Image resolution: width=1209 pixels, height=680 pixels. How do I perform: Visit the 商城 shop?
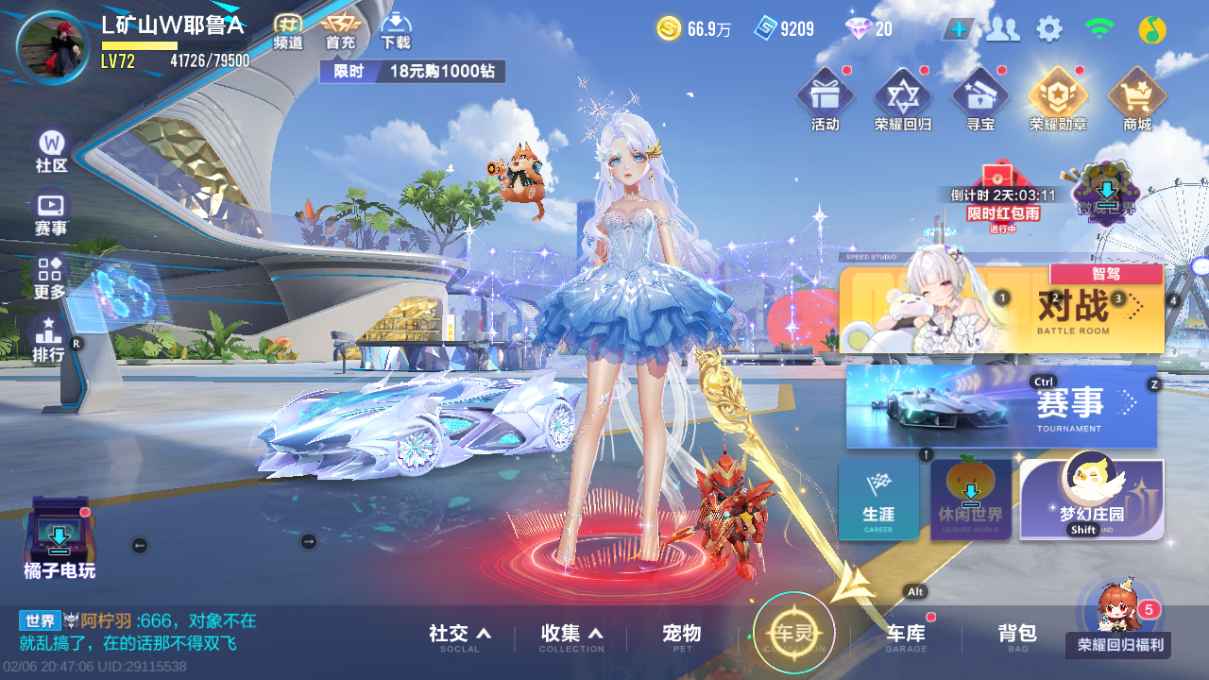pyautogui.click(x=1137, y=100)
